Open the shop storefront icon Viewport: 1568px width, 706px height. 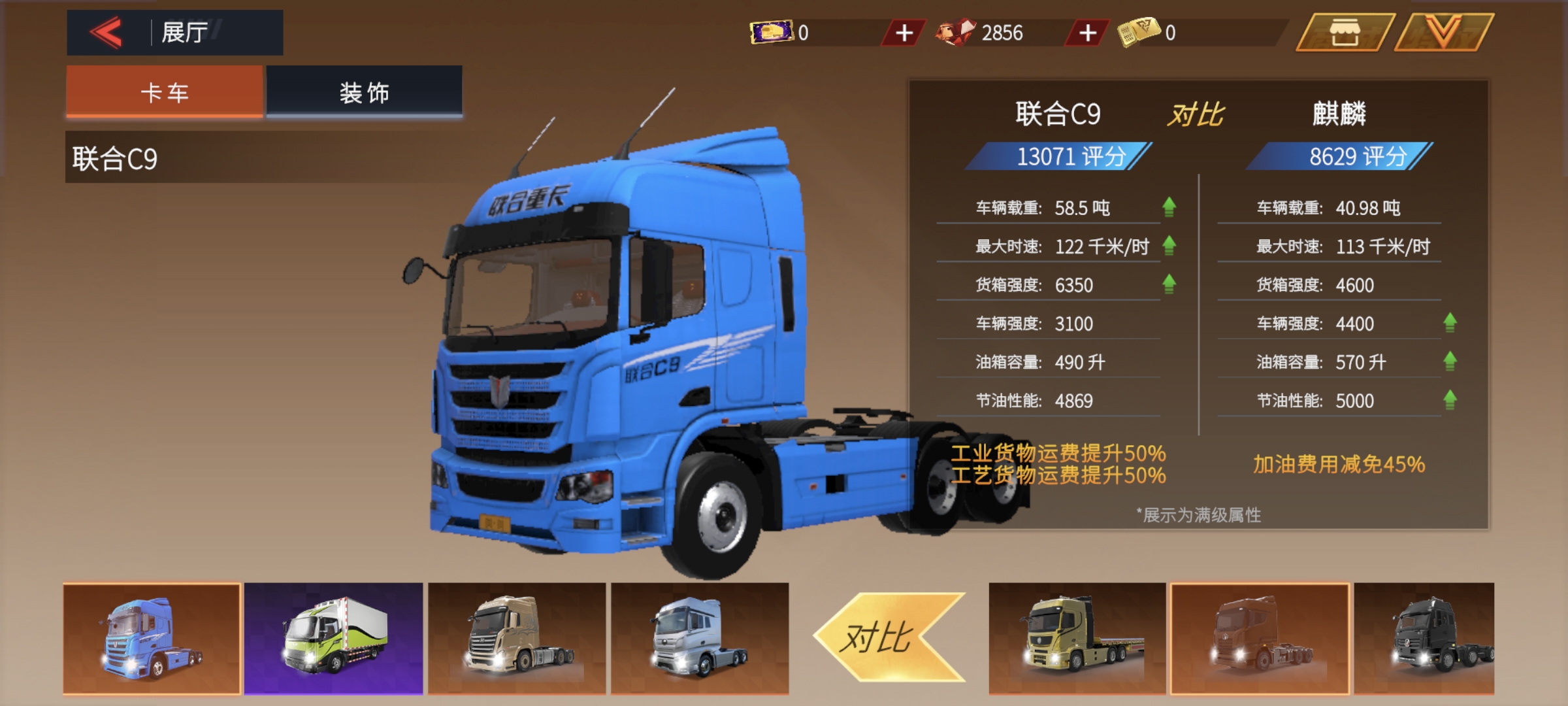coord(1345,33)
